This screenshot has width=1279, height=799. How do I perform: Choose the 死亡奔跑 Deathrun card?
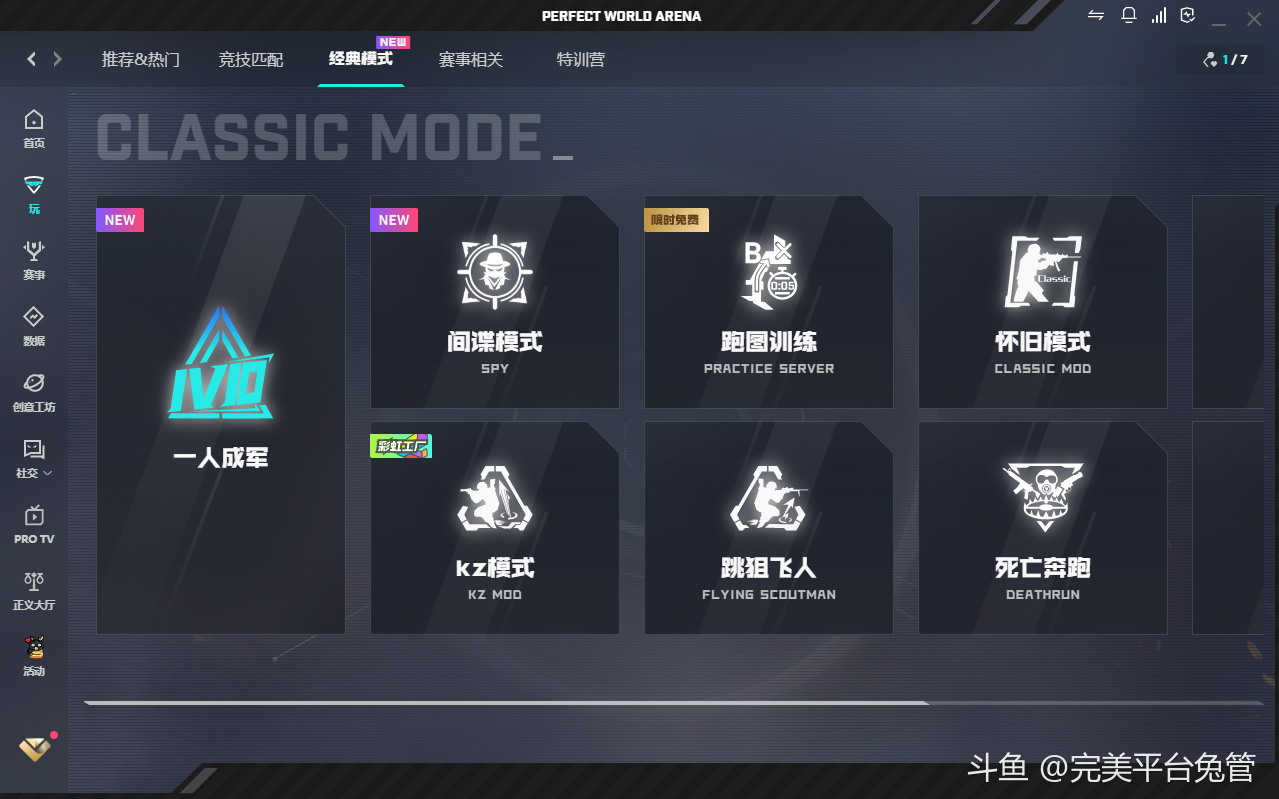[x=1043, y=528]
